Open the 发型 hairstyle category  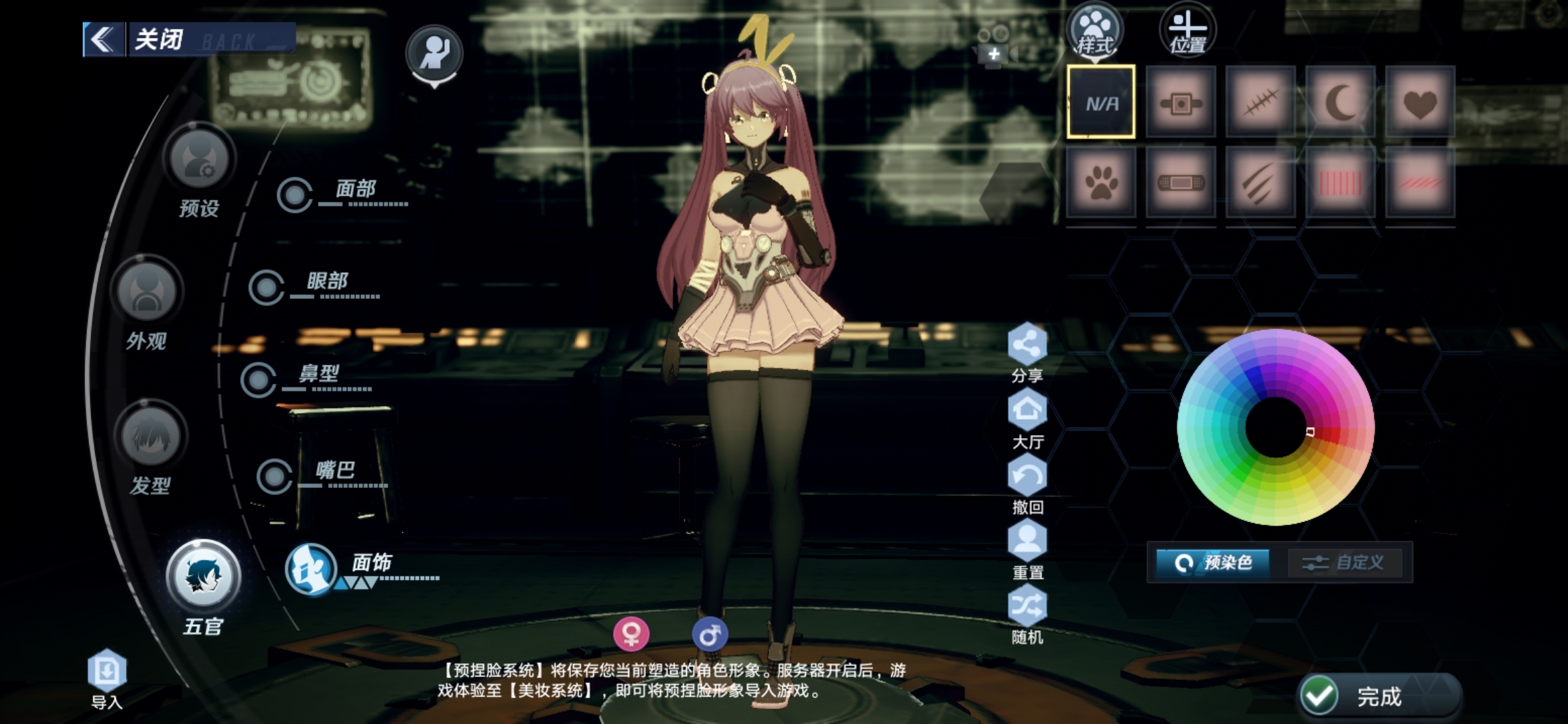150,437
